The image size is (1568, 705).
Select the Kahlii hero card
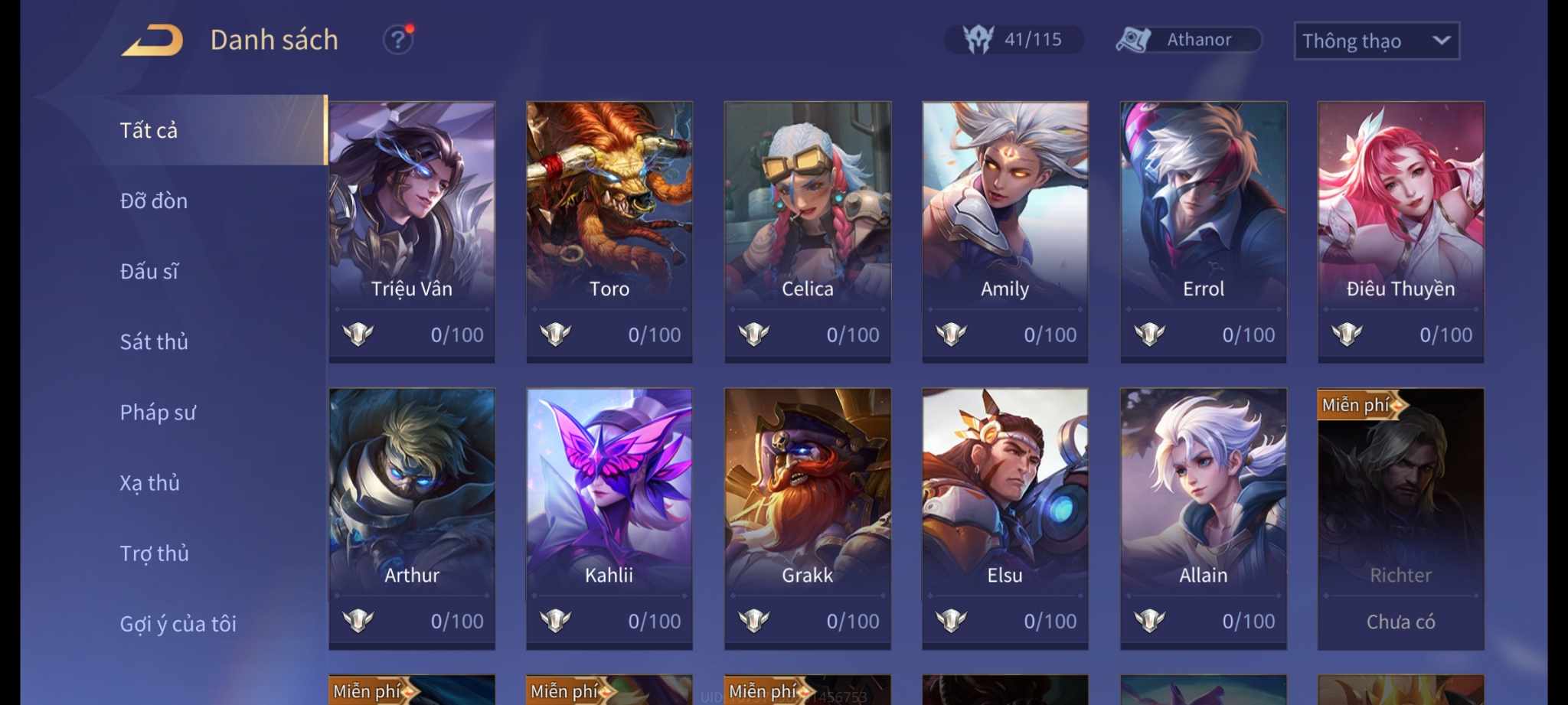click(x=609, y=518)
